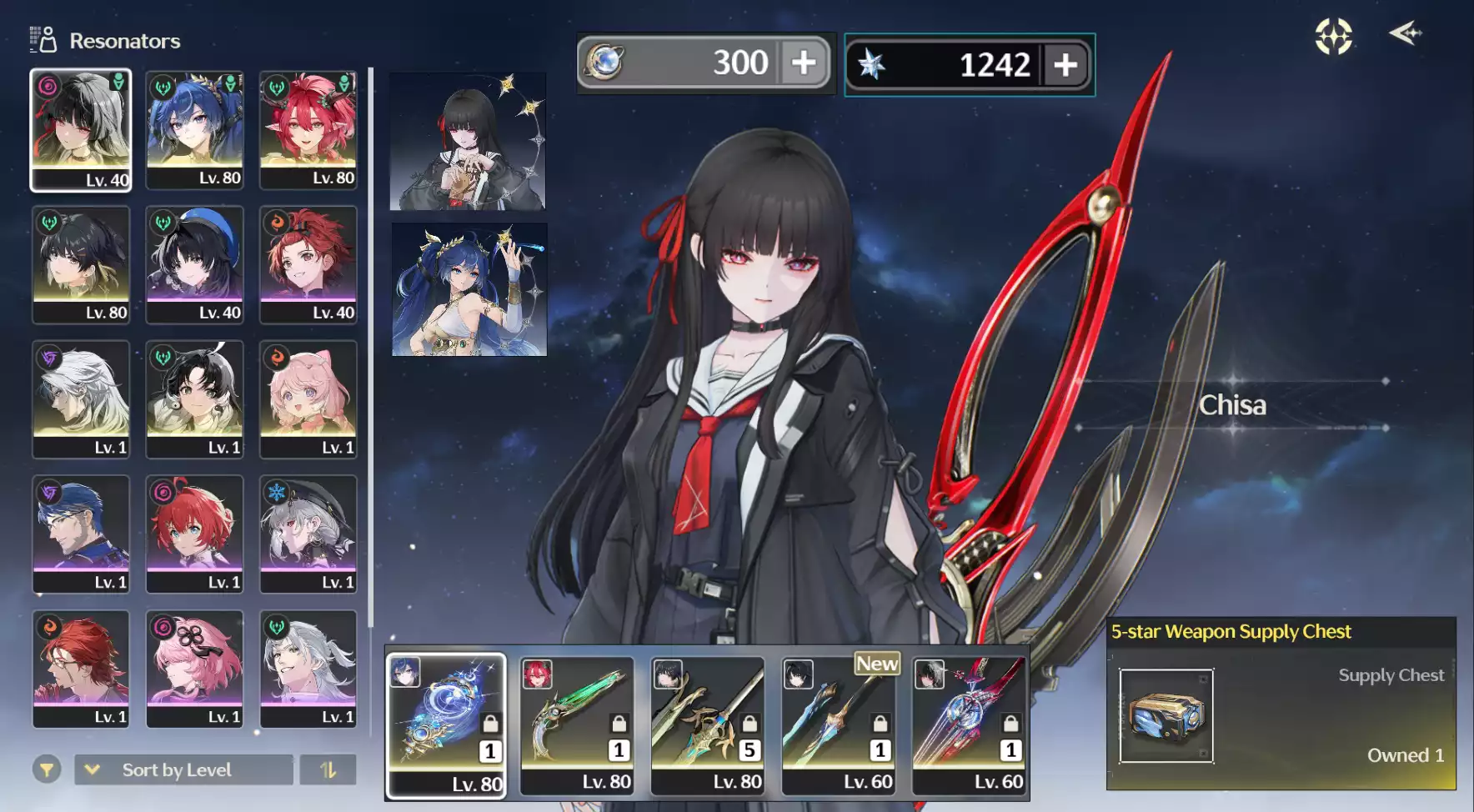This screenshot has height=812, width=1474.
Task: Select the golden sword weapon with rank 5
Action: pyautogui.click(x=707, y=725)
